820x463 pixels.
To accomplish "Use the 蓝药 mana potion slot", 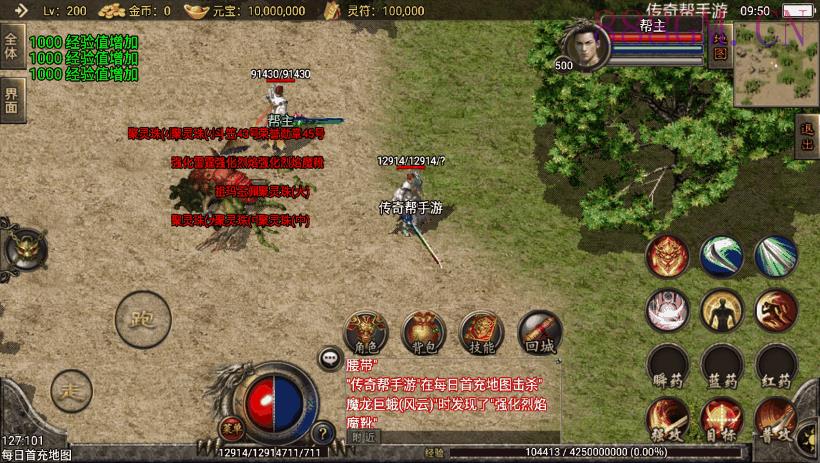I will [x=721, y=367].
